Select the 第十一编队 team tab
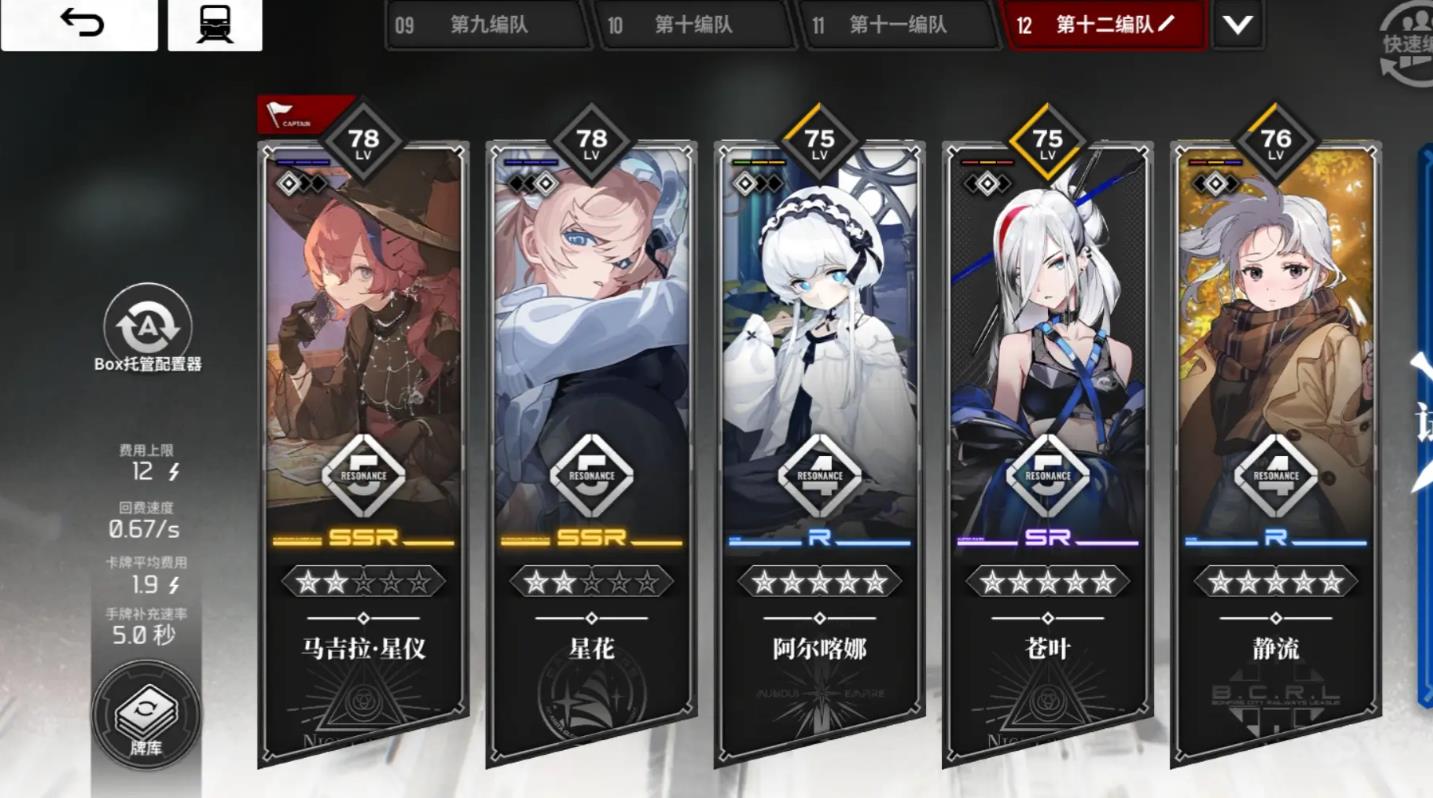Viewport: 1433px width, 798px height. click(x=897, y=25)
